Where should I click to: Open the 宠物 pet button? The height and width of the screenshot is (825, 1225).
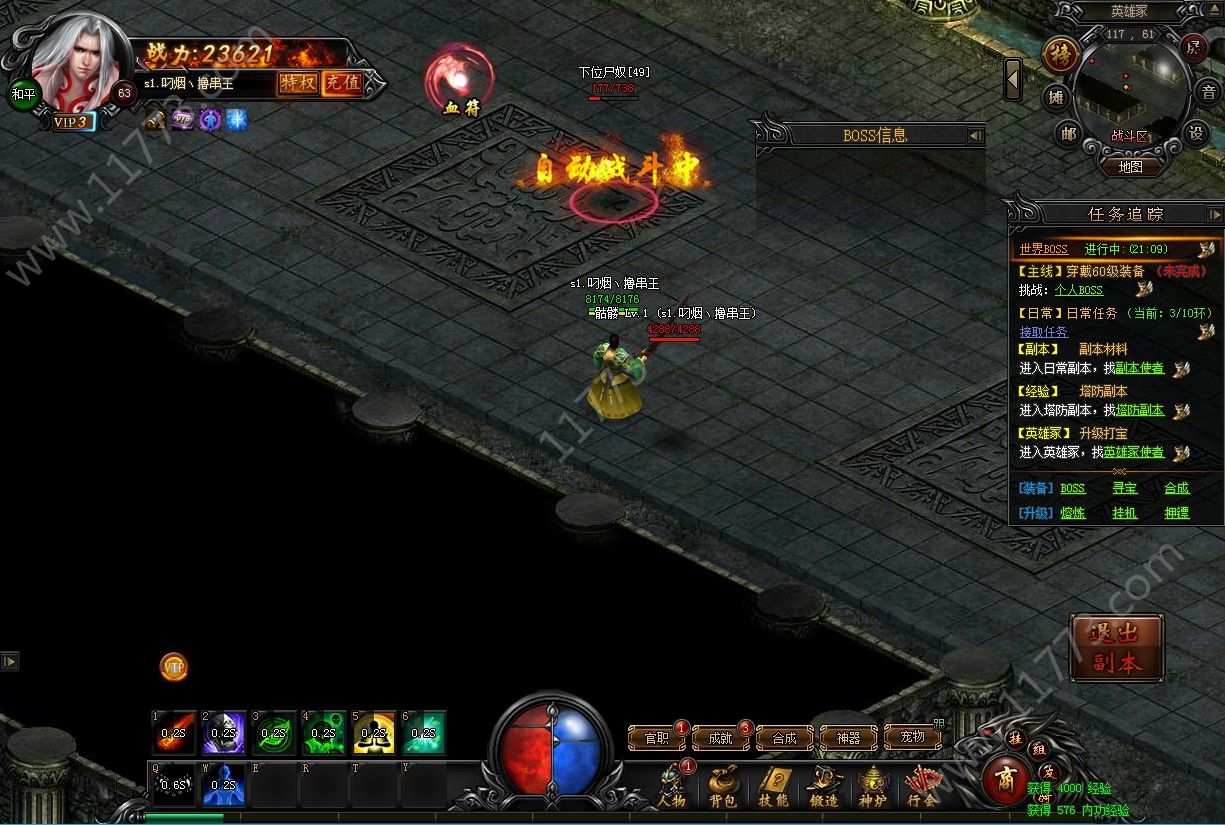912,738
